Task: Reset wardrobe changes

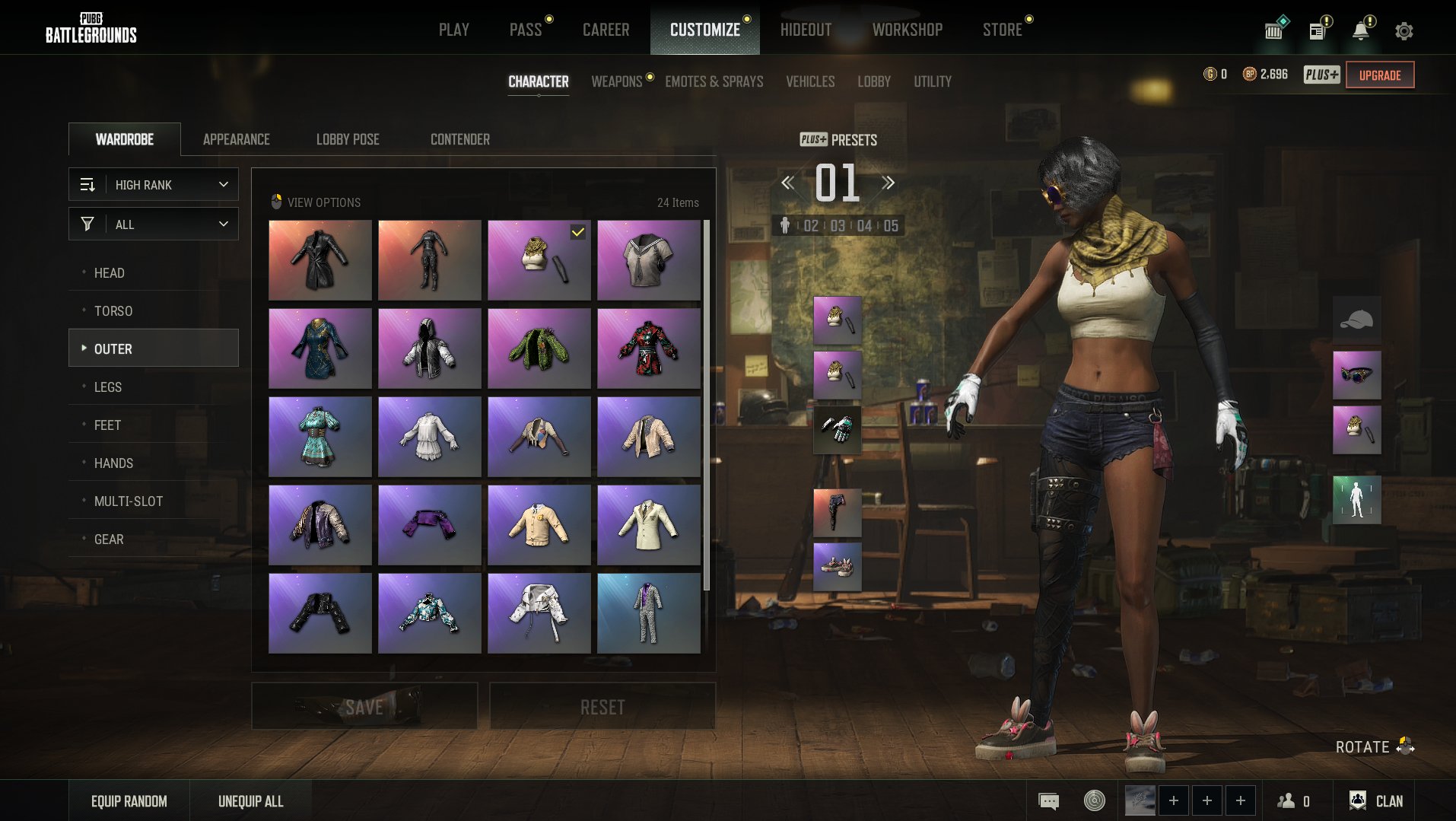Action: coord(602,707)
